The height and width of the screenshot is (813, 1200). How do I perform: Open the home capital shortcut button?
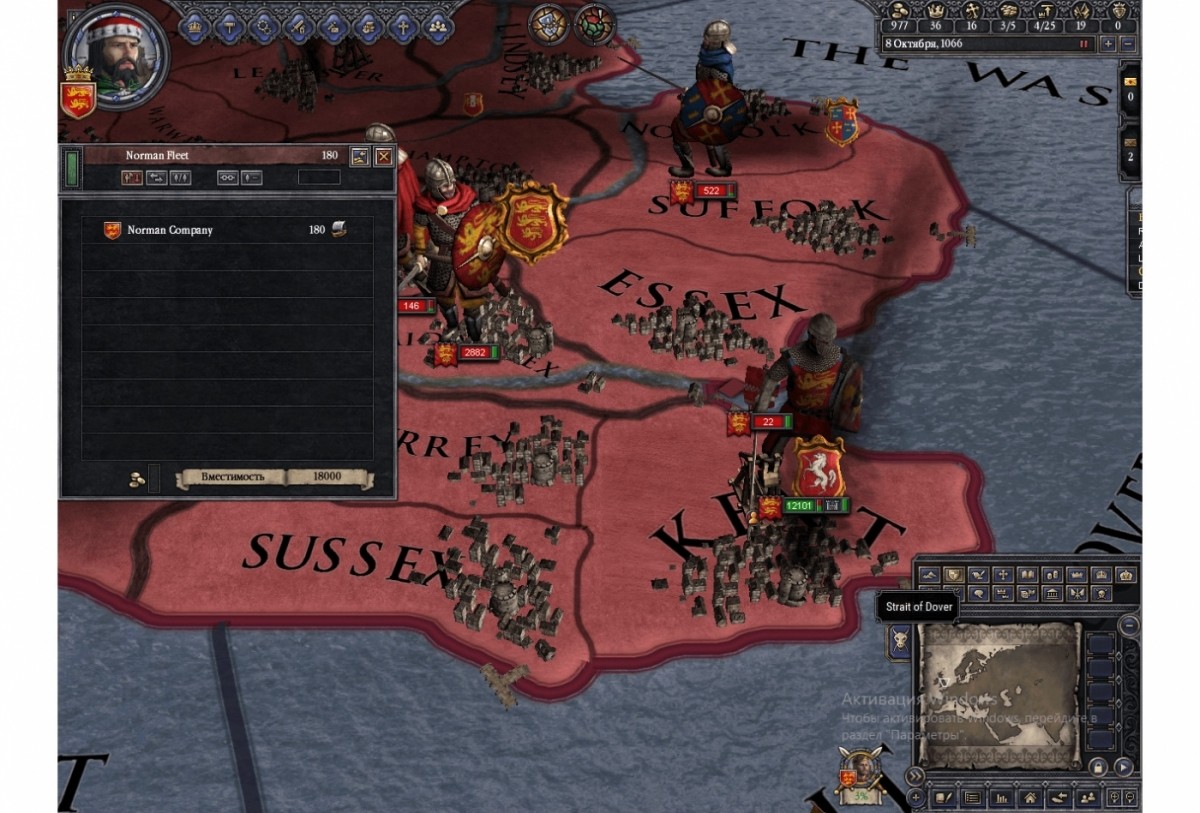point(1029,798)
